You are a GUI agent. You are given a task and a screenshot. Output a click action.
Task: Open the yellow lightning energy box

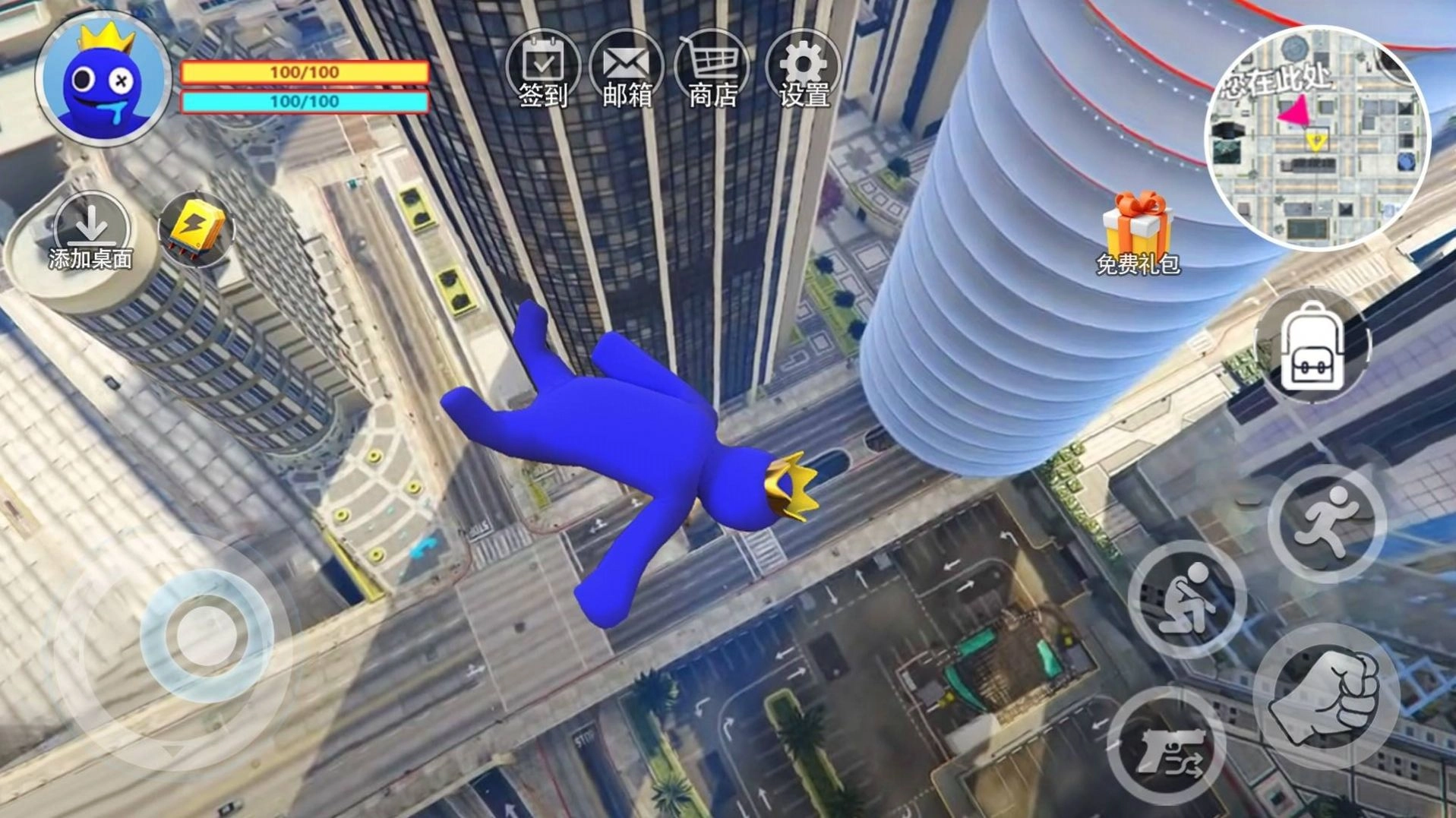click(196, 229)
